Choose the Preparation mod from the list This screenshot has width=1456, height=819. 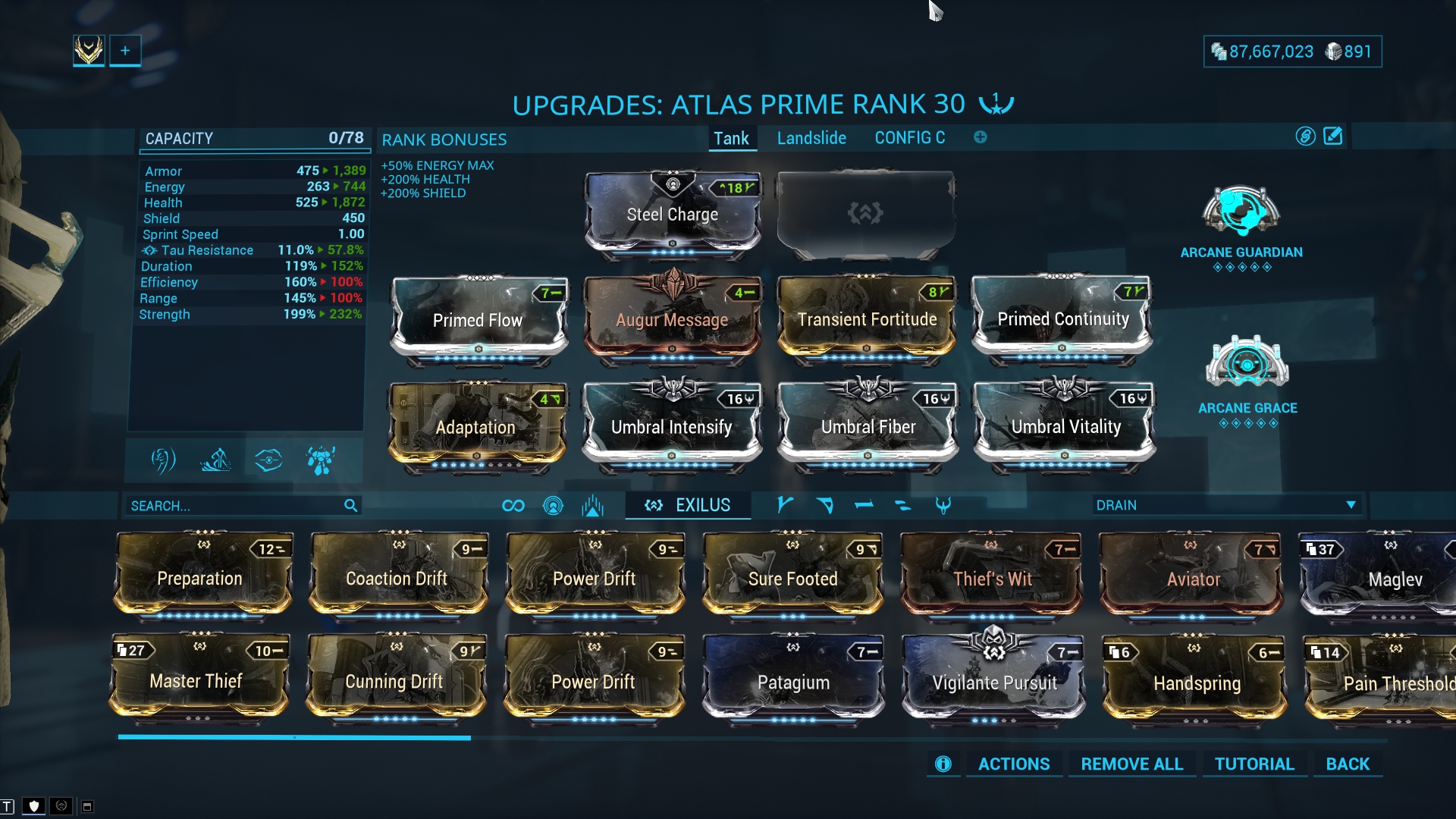[200, 578]
